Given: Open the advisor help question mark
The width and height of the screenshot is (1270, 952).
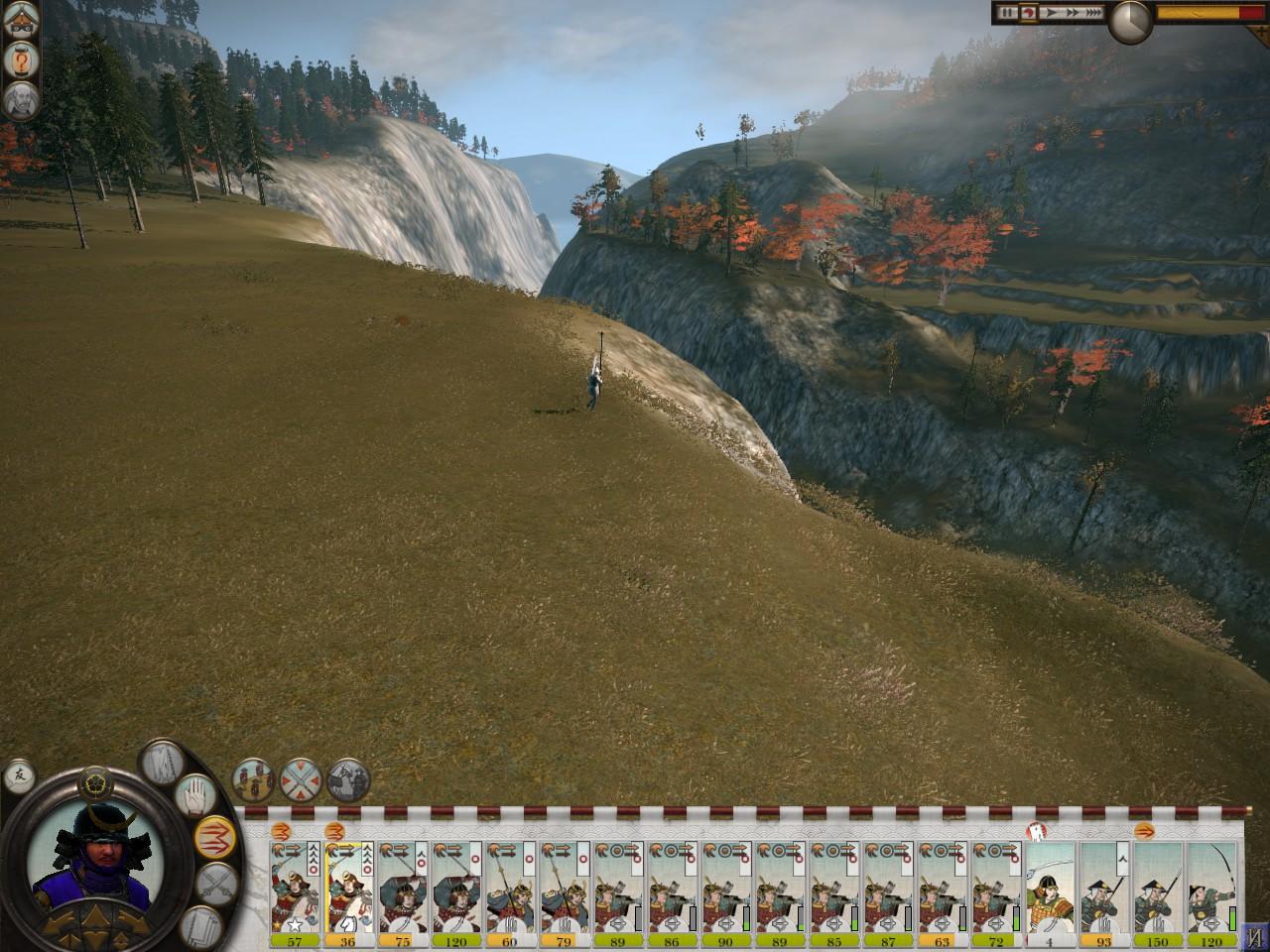Looking at the screenshot, I should tap(18, 59).
